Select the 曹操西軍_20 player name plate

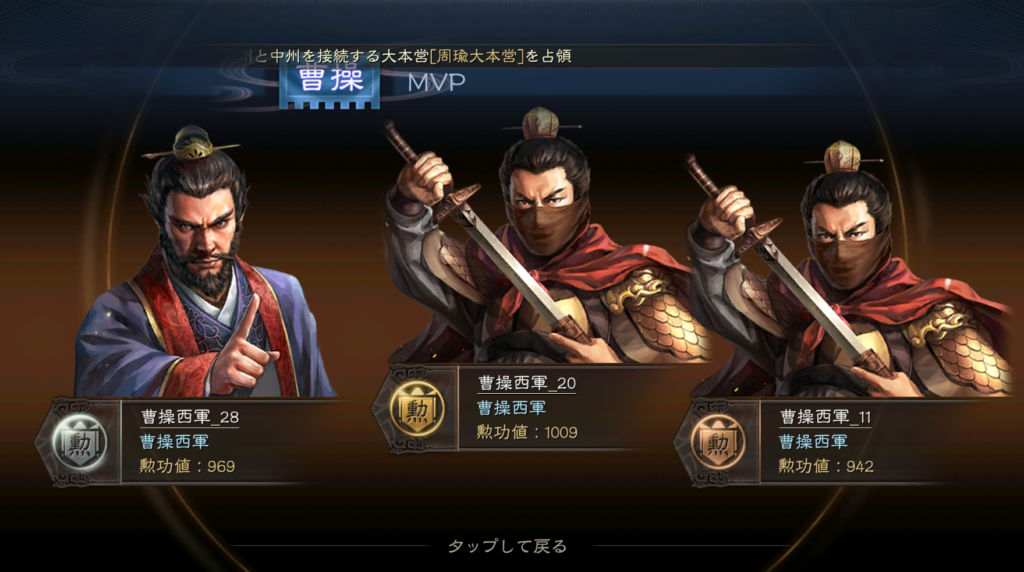coord(527,382)
